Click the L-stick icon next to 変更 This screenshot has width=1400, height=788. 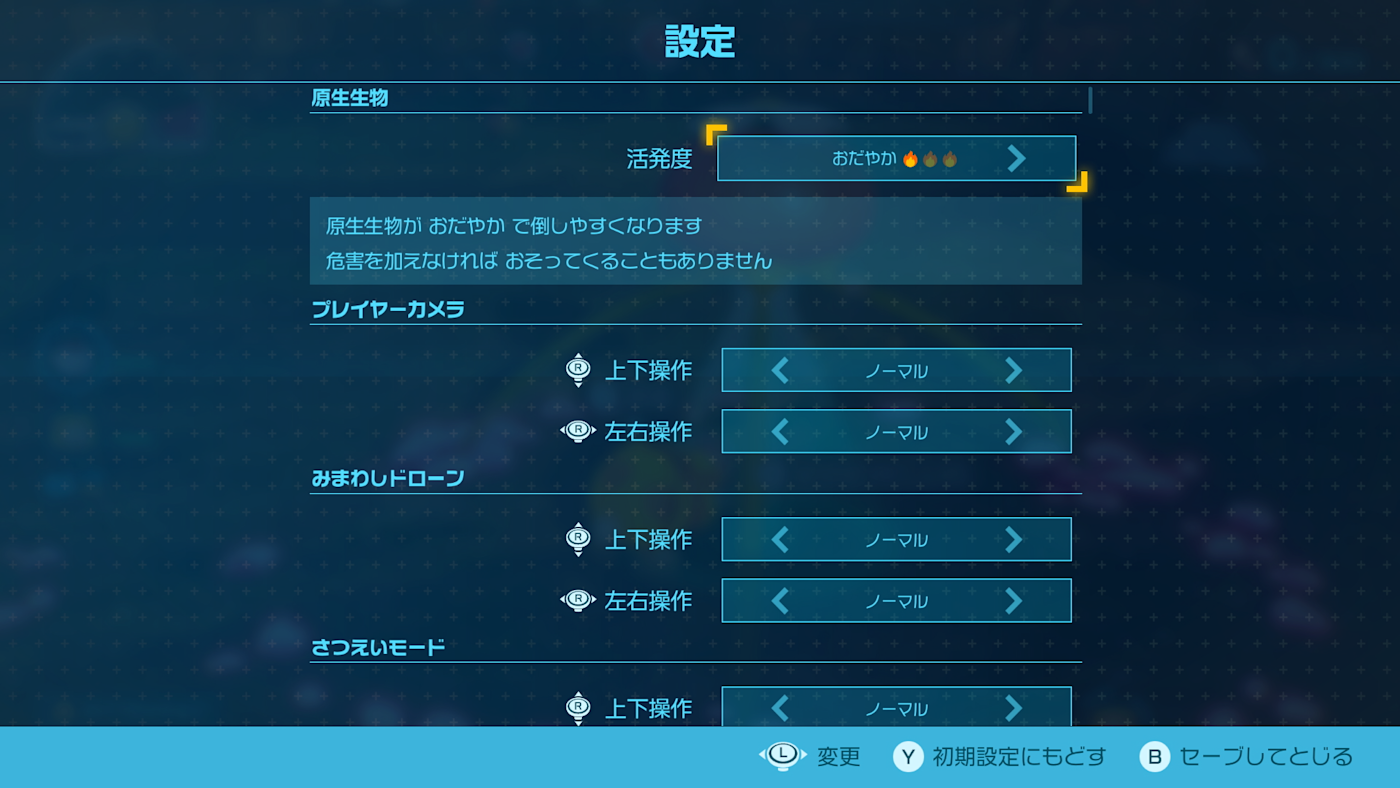click(781, 757)
